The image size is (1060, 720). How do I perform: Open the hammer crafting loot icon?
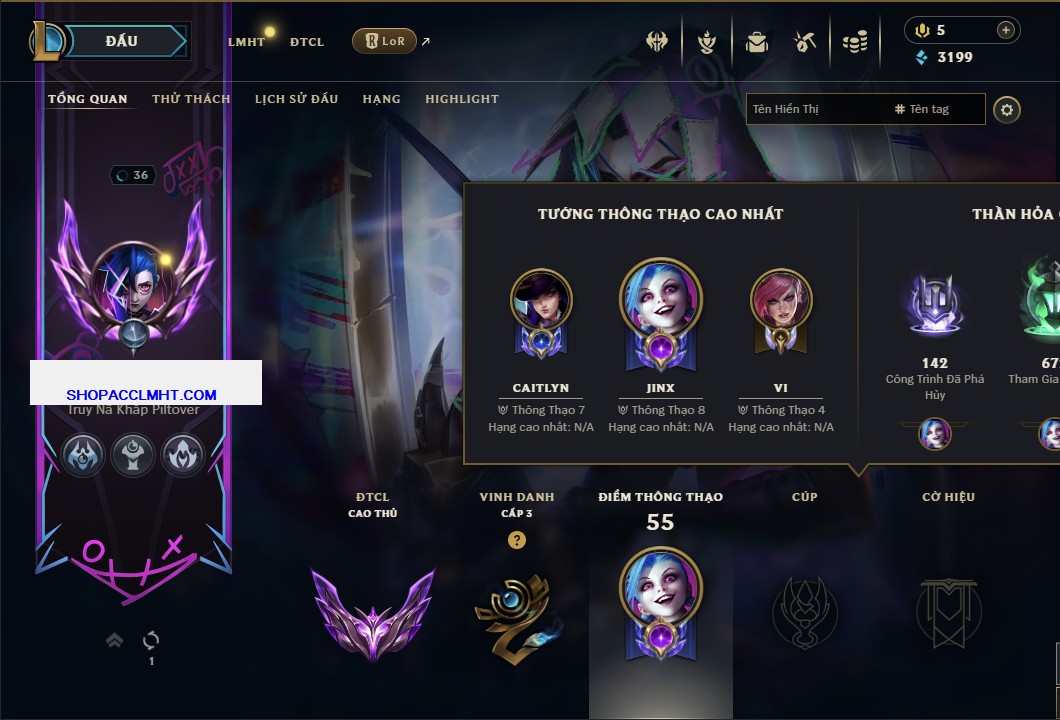[805, 42]
